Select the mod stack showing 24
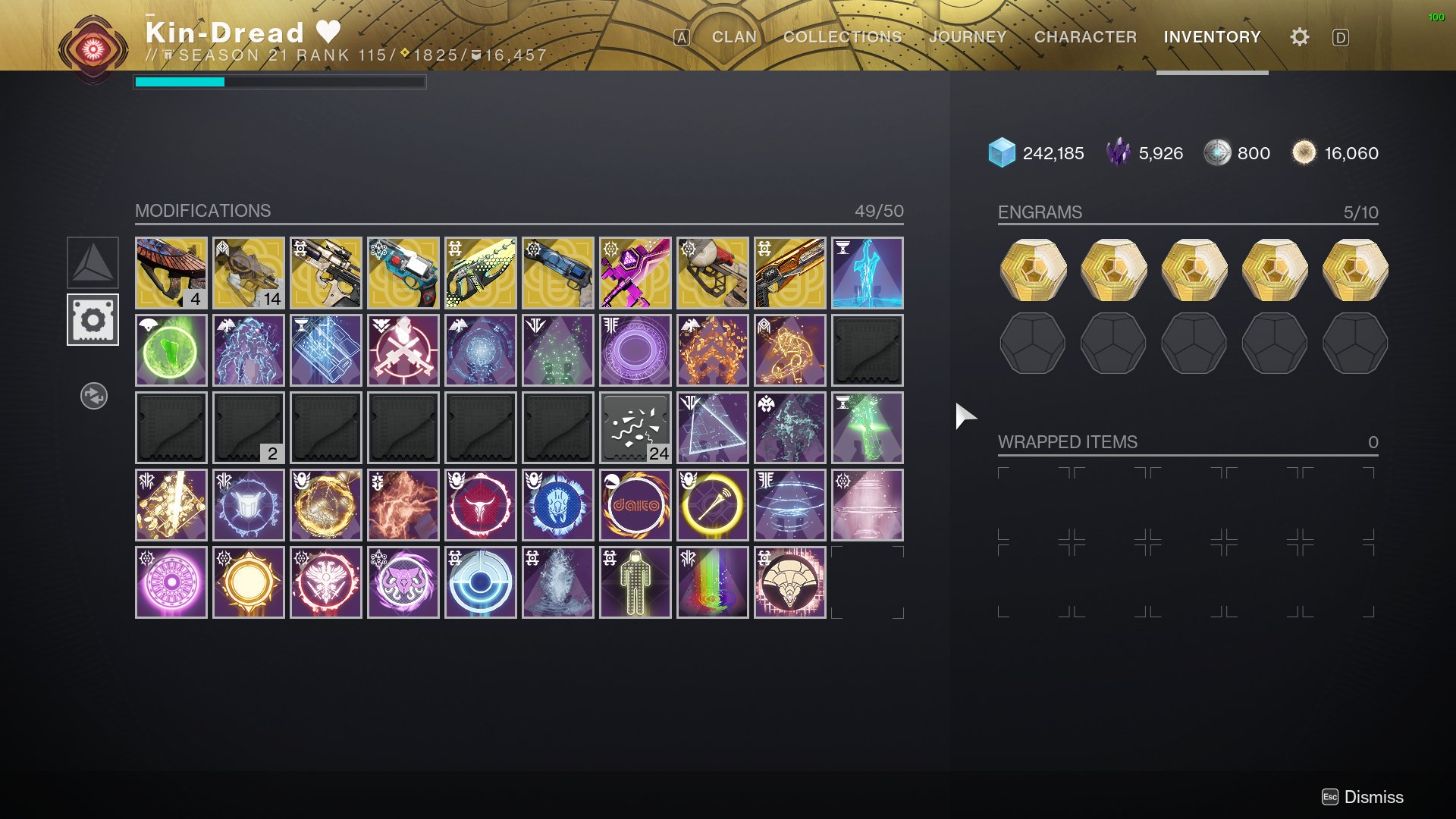This screenshot has width=1456, height=819. pyautogui.click(x=635, y=427)
